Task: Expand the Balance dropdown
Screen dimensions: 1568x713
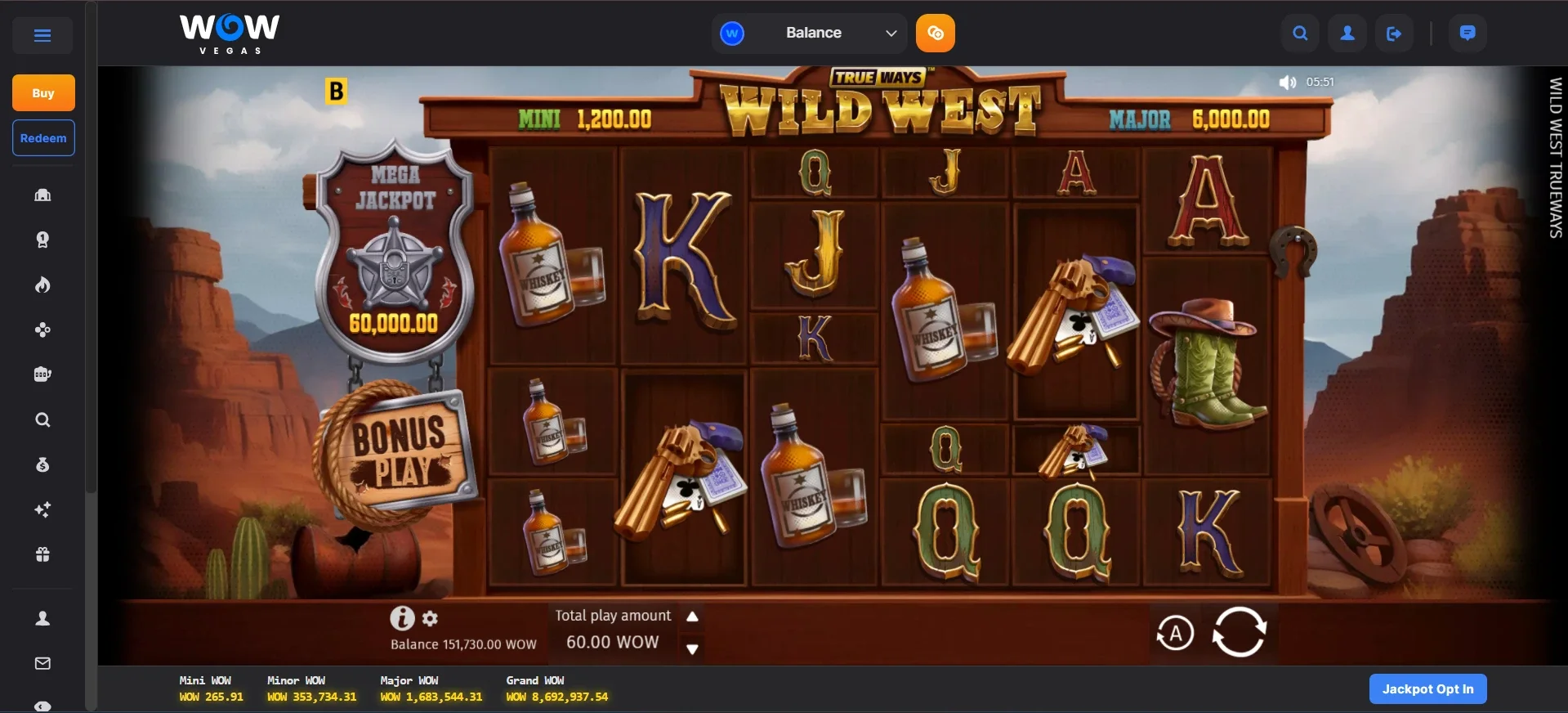Action: click(x=891, y=34)
